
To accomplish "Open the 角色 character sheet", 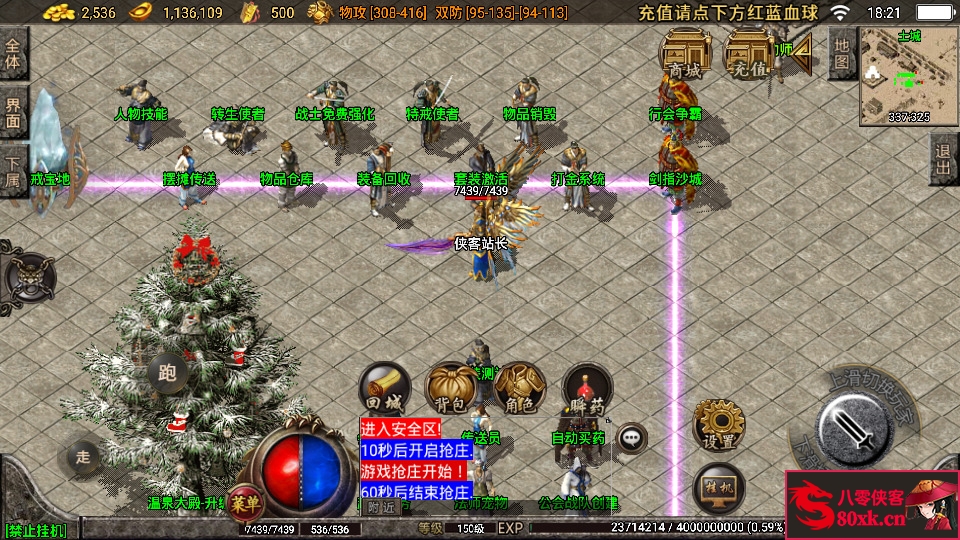I will pos(518,389).
